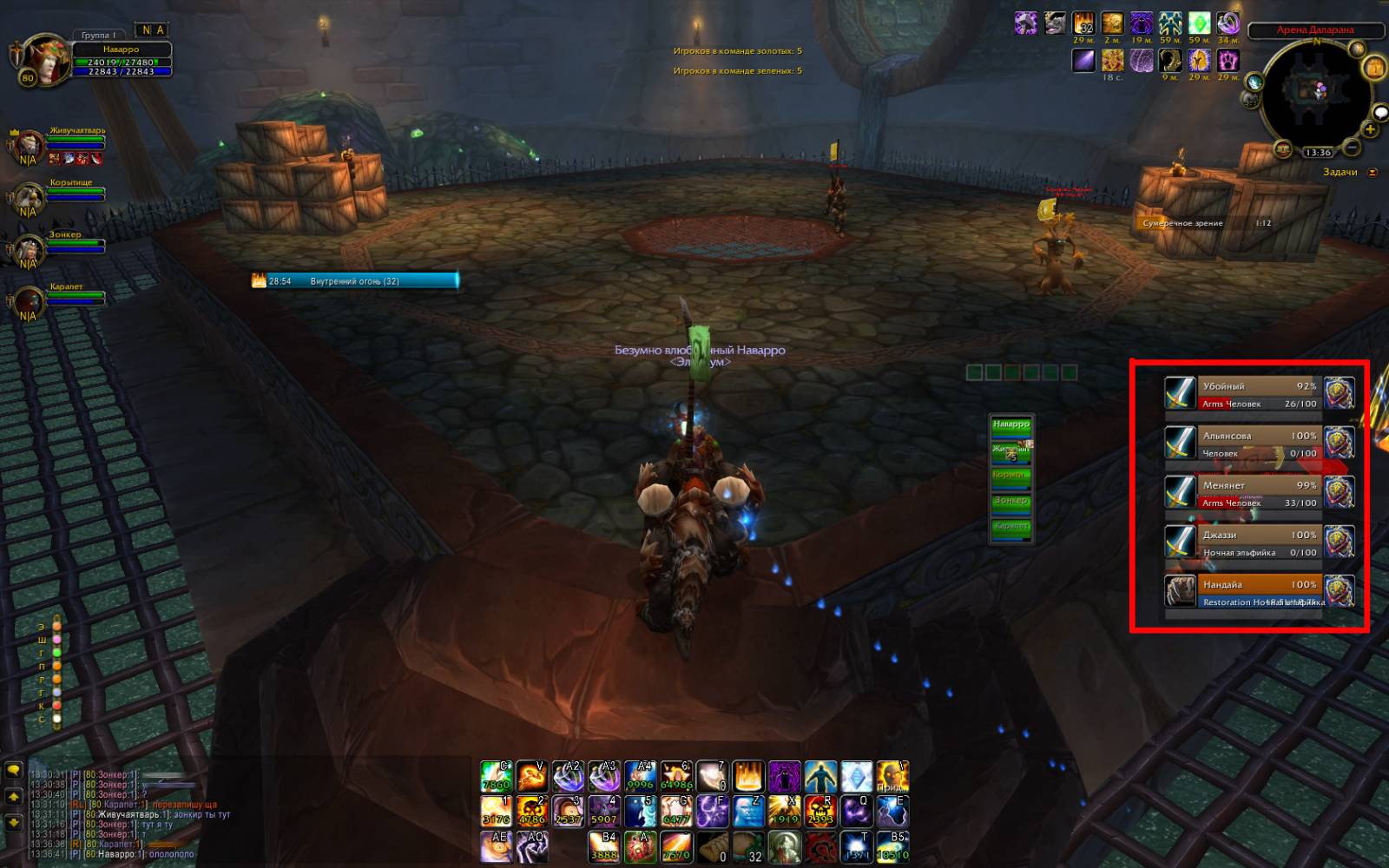
Task: Target party member Живучаятварь
Action: [x=76, y=140]
